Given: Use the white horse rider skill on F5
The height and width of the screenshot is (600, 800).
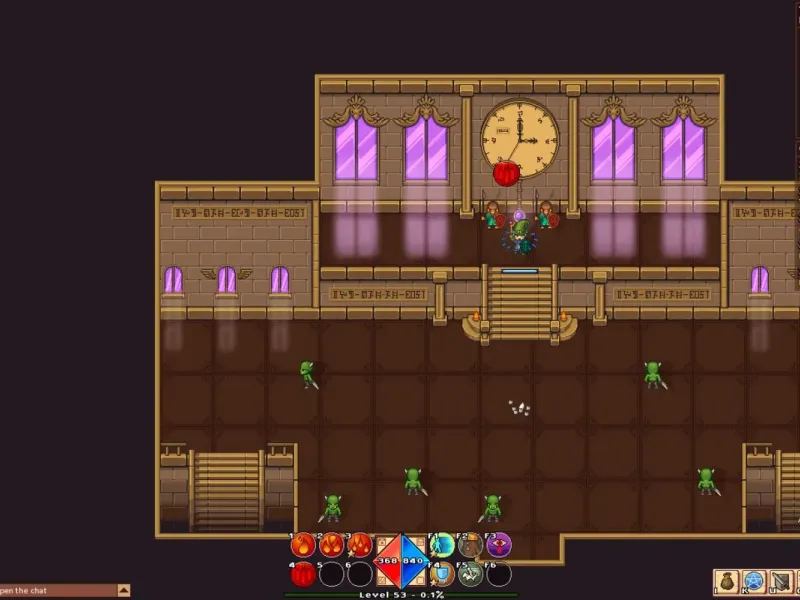Looking at the screenshot, I should pos(470,574).
